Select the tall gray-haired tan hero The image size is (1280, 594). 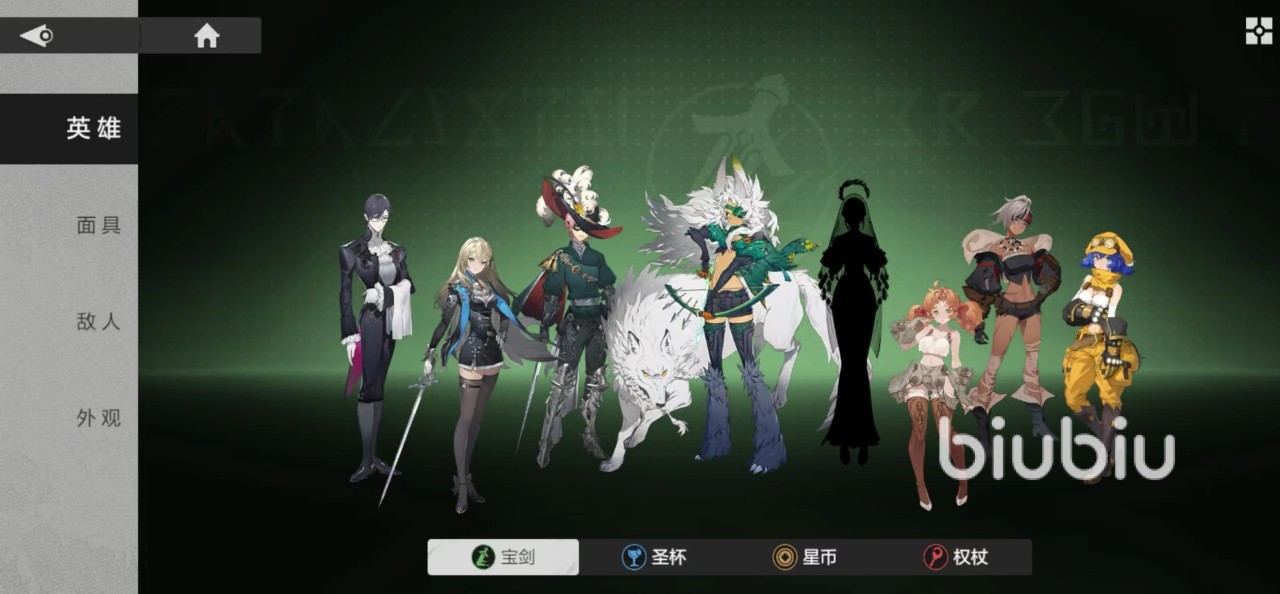click(x=1010, y=310)
